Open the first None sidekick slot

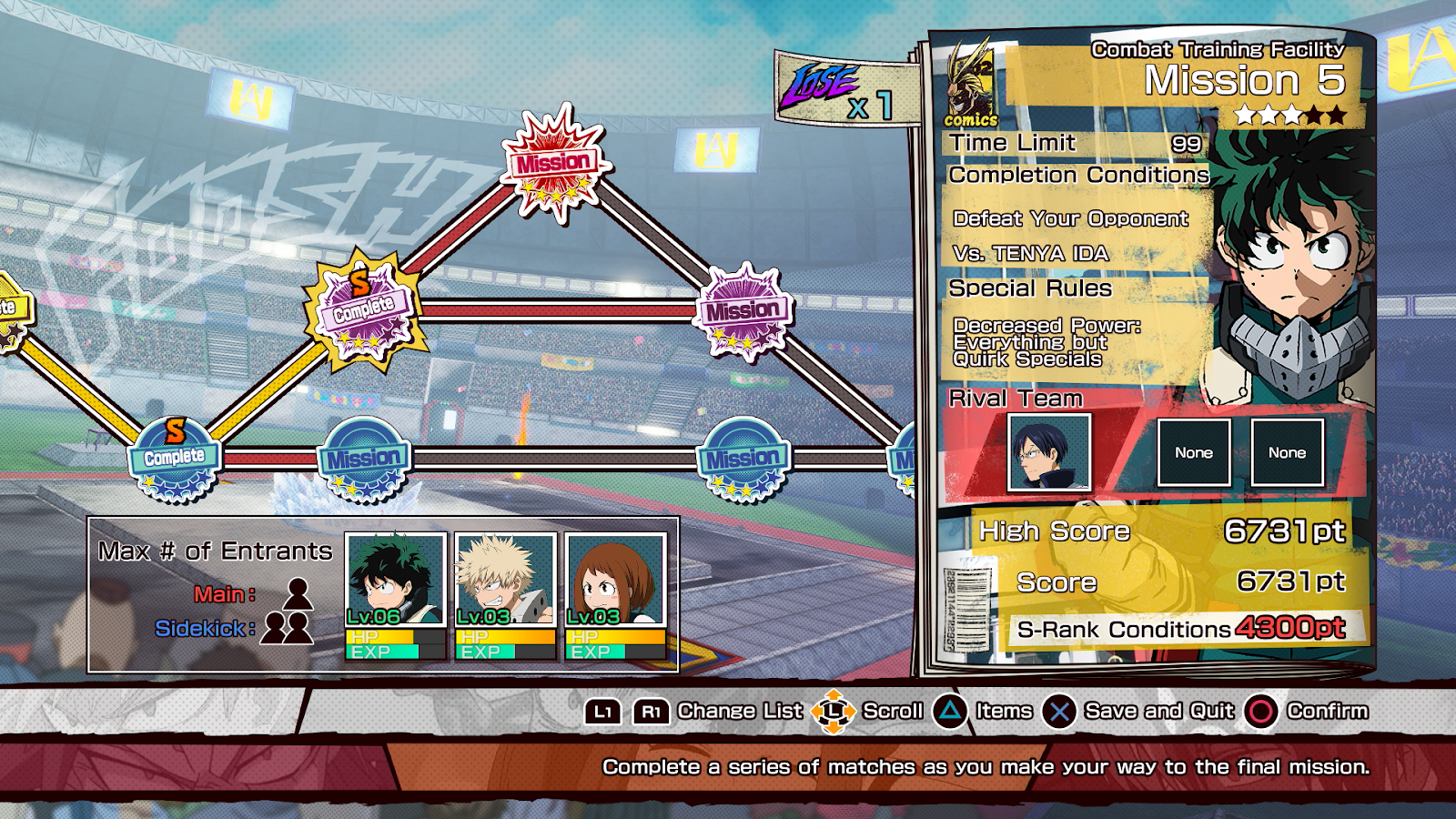tap(1196, 452)
